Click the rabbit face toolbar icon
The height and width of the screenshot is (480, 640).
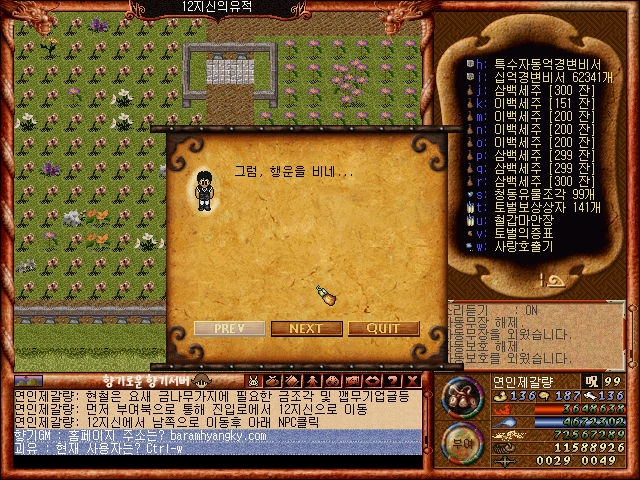click(254, 381)
